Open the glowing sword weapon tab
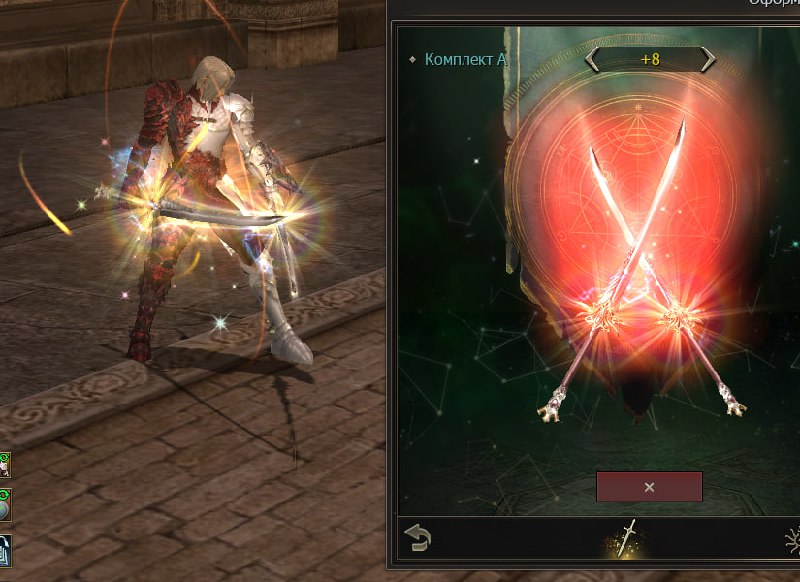The image size is (800, 582). 627,538
